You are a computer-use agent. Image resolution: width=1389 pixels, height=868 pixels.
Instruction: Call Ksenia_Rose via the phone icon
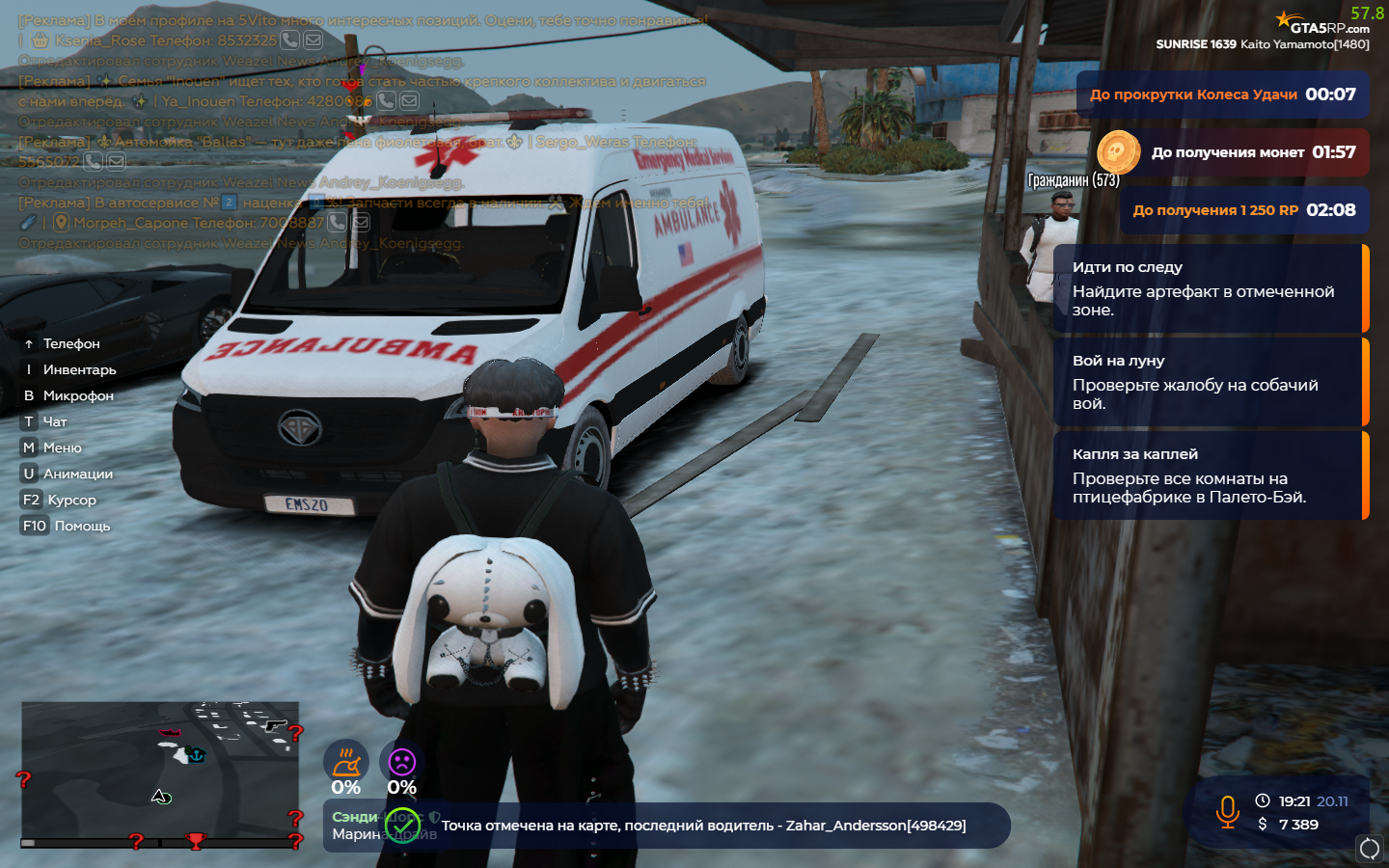[289, 41]
